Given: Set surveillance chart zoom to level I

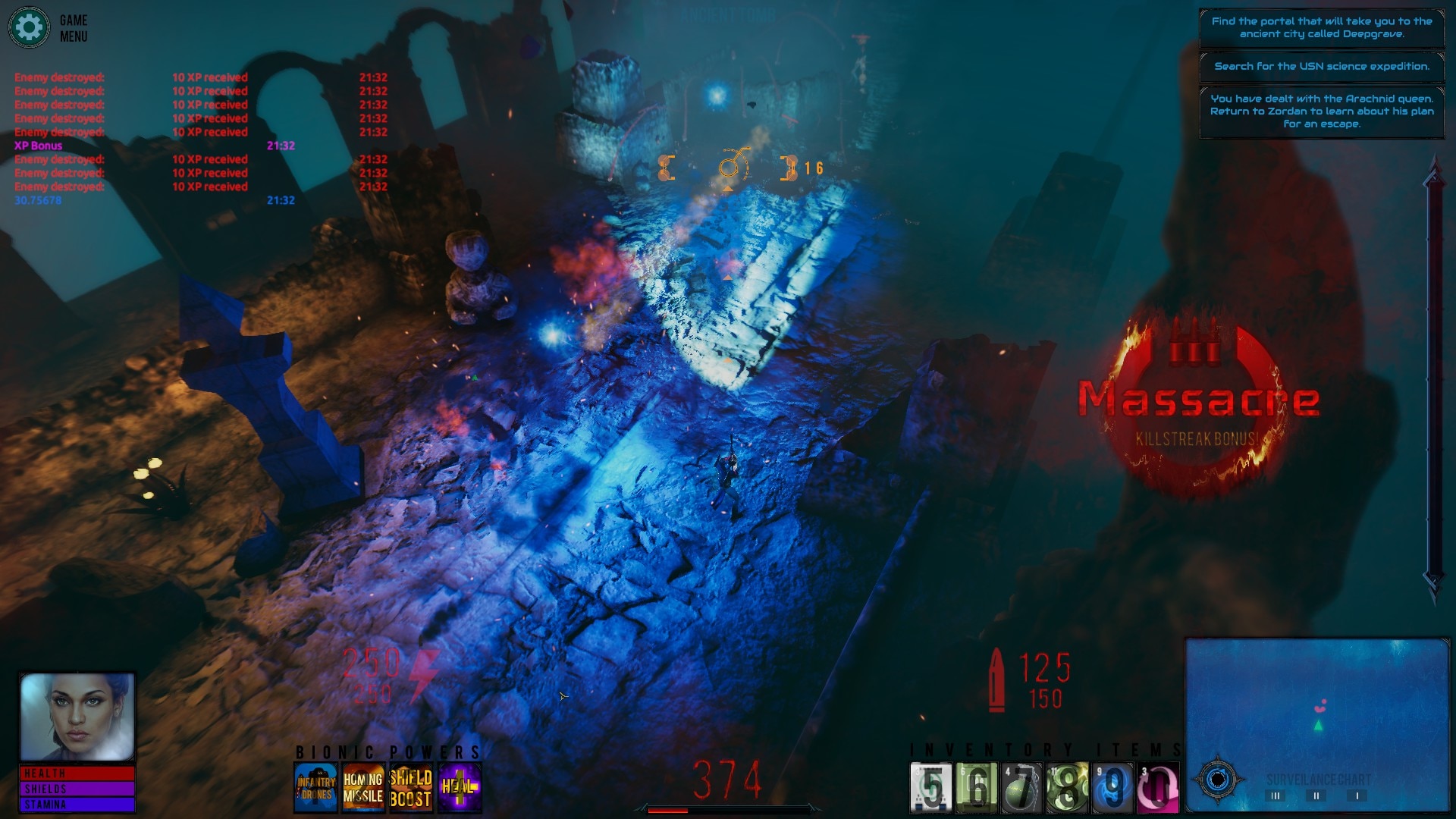Looking at the screenshot, I should pyautogui.click(x=1357, y=795).
